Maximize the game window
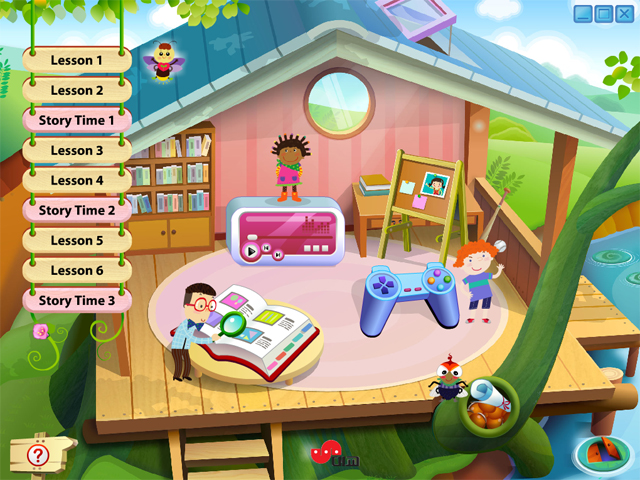640x480 pixels. [x=603, y=14]
